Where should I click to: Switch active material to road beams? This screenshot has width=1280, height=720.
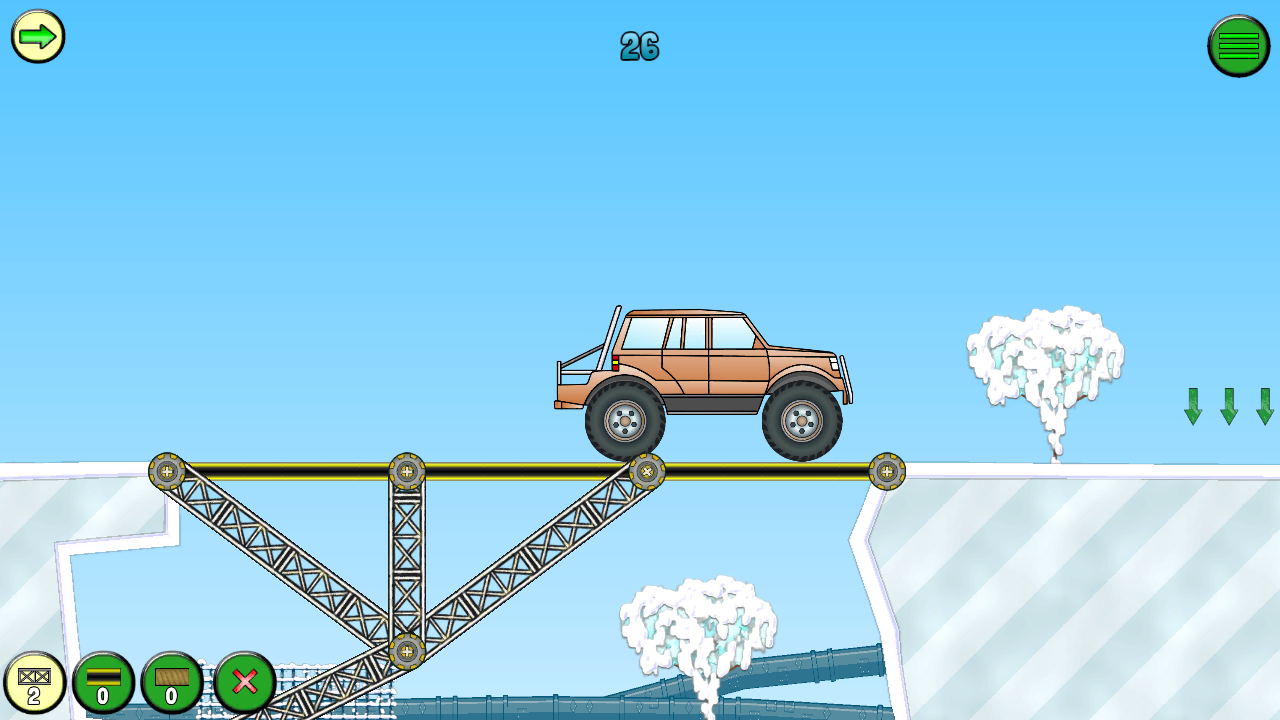[104, 683]
